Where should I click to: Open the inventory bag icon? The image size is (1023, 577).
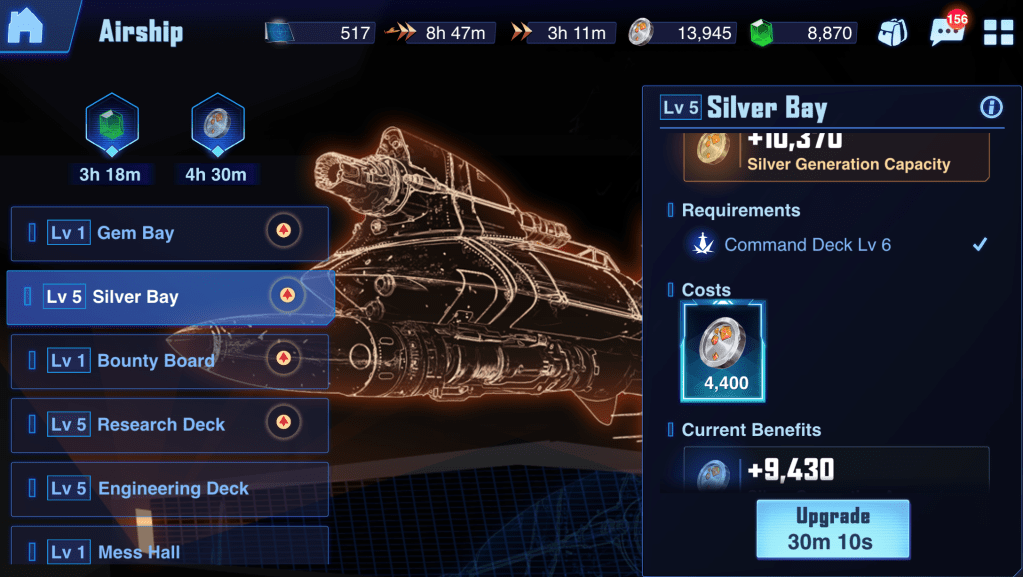point(892,33)
